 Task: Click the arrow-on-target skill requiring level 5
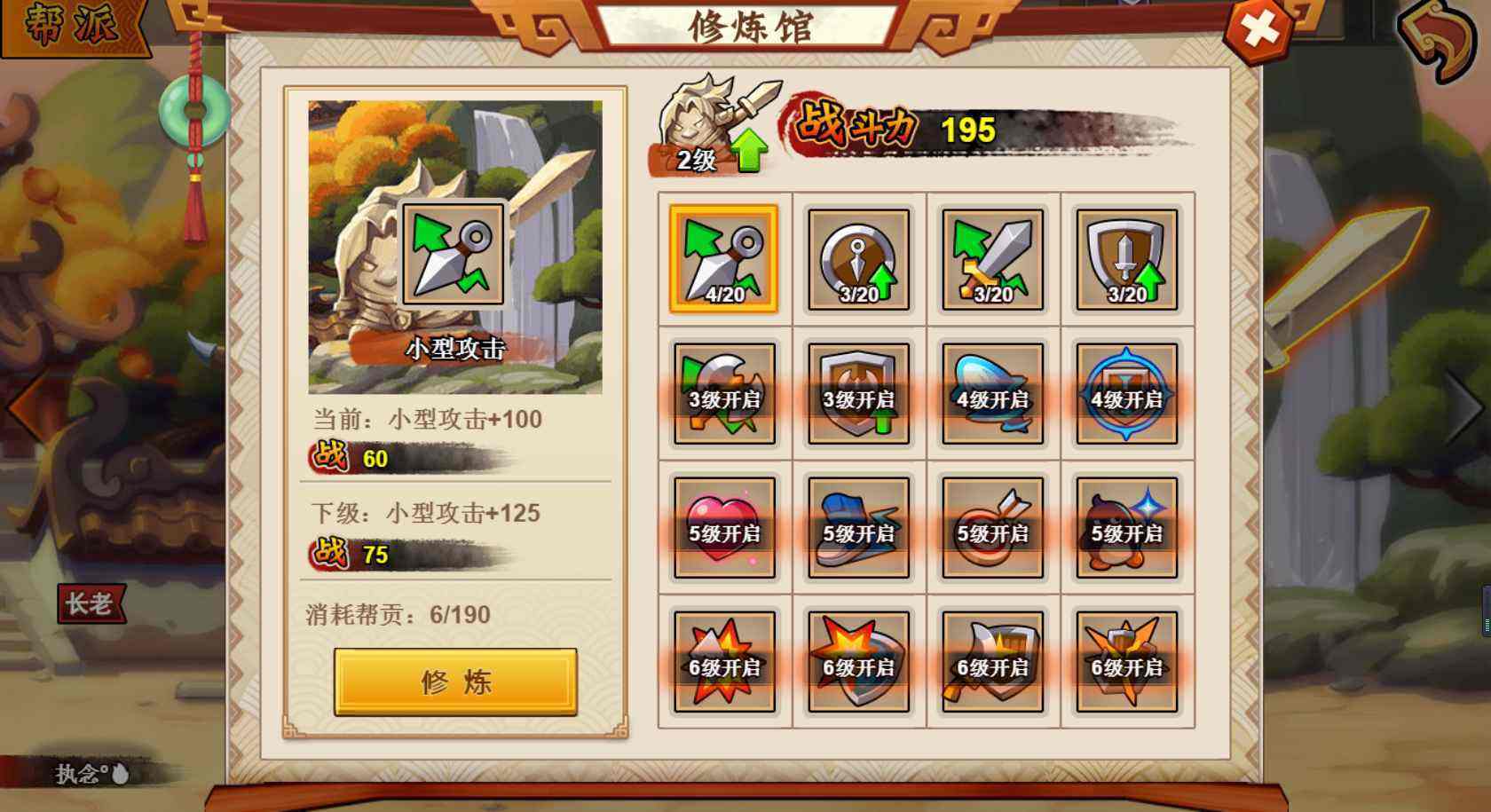pos(991,528)
